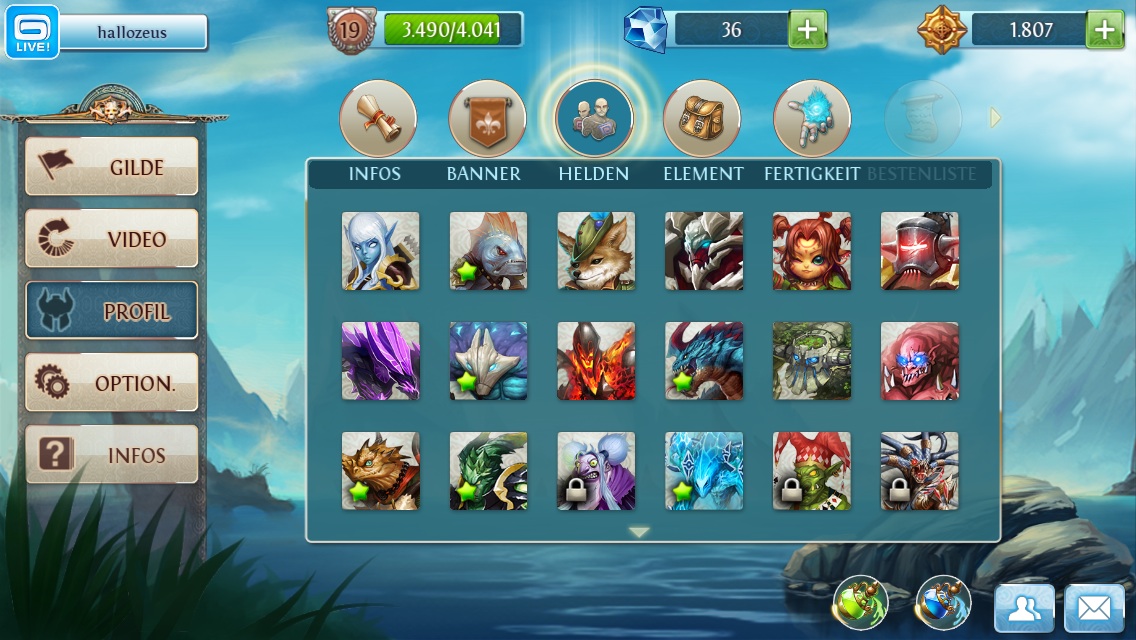The width and height of the screenshot is (1136, 640).
Task: Open the Fertigkeit tab
Action: pos(811,119)
